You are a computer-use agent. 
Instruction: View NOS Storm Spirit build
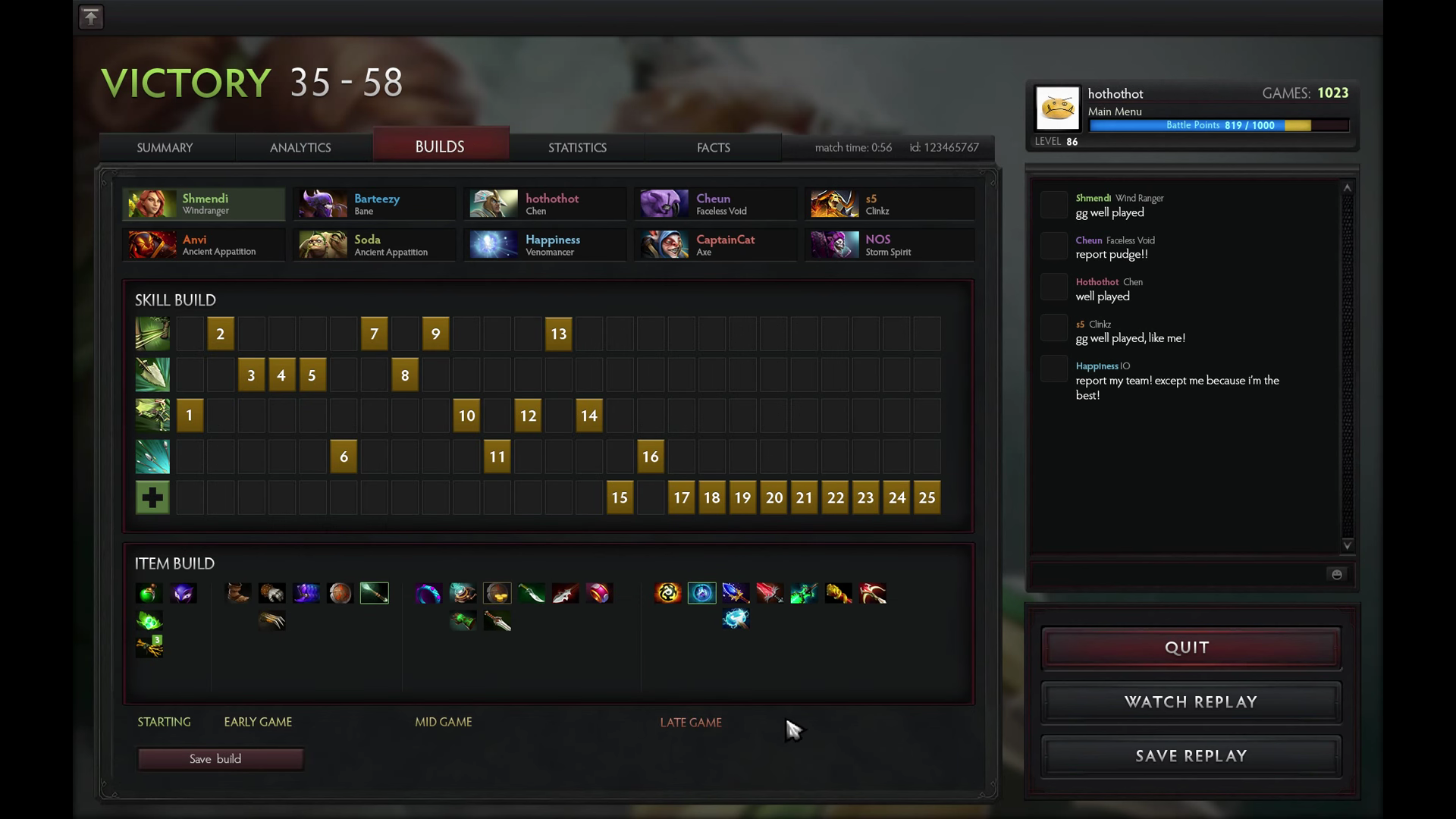(x=889, y=245)
